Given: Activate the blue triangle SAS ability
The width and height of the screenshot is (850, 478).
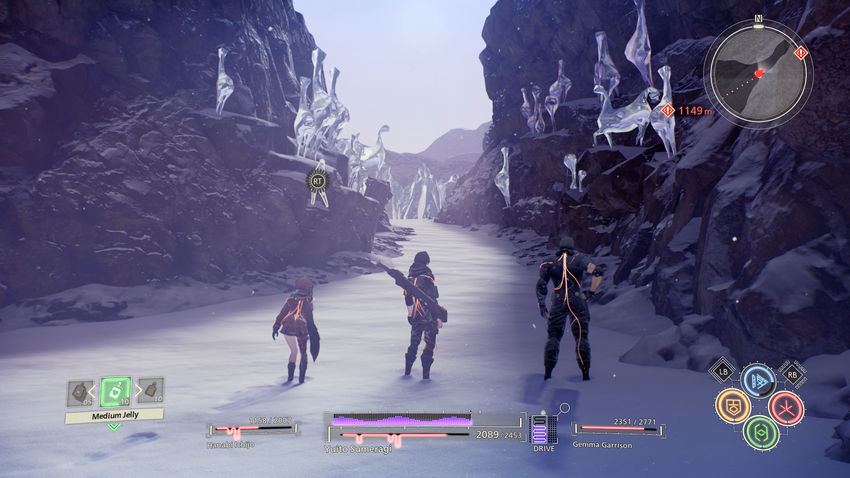Looking at the screenshot, I should coord(758,380).
